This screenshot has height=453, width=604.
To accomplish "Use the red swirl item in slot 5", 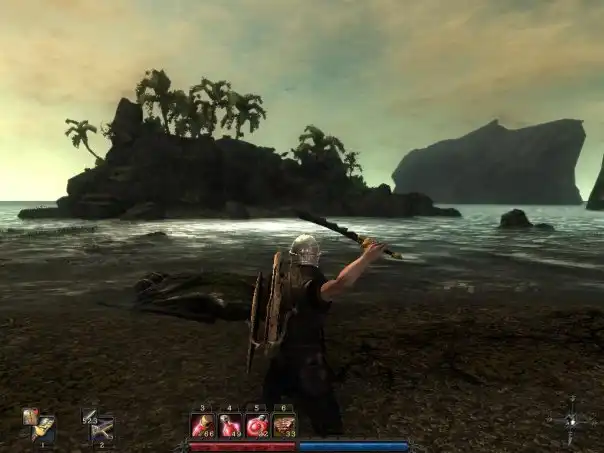I will (x=257, y=426).
